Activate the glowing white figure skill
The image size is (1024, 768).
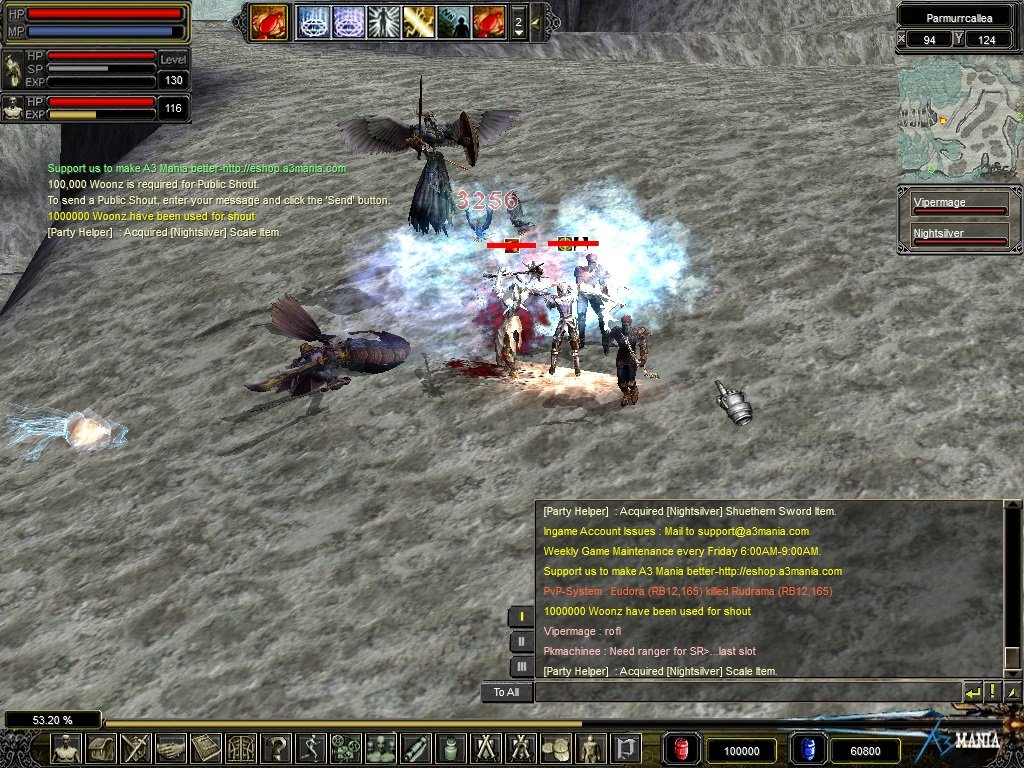coord(383,22)
